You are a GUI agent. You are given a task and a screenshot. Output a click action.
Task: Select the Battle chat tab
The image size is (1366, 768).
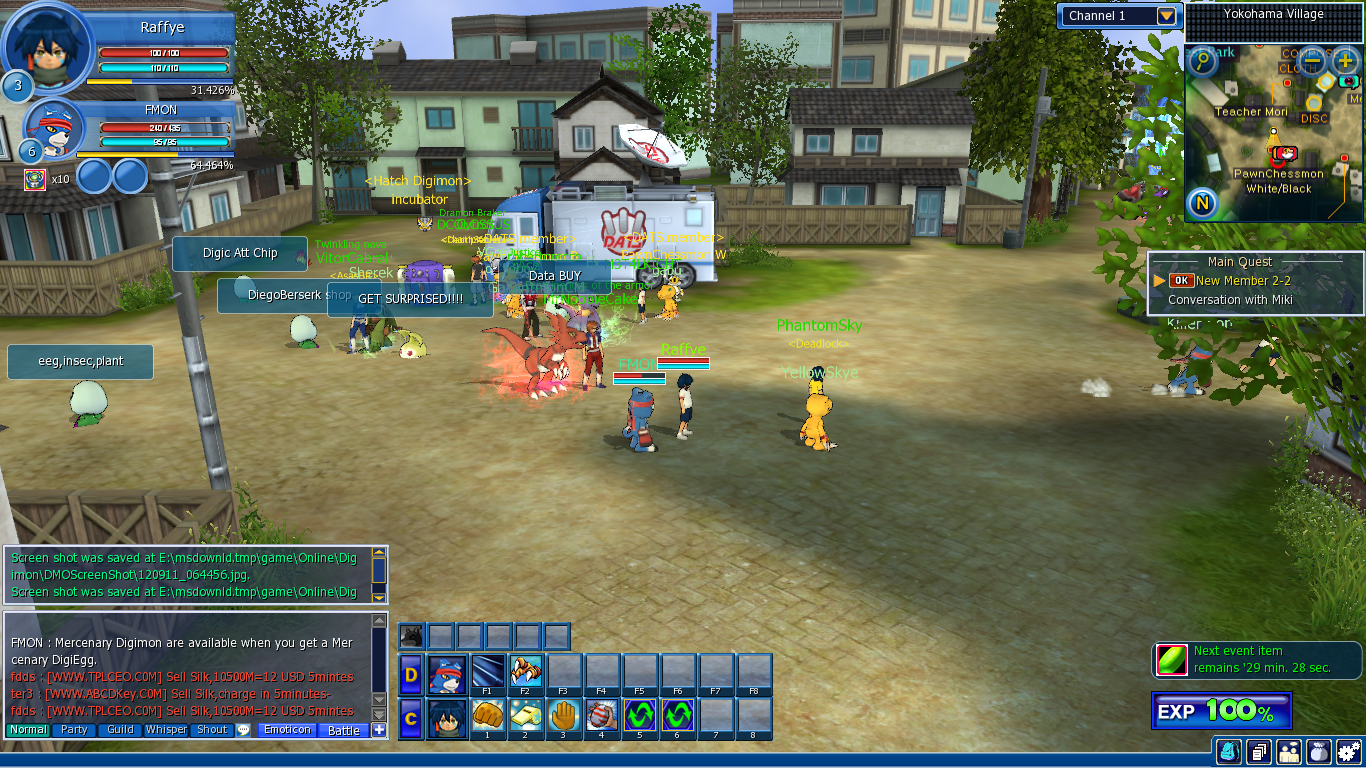[x=343, y=731]
